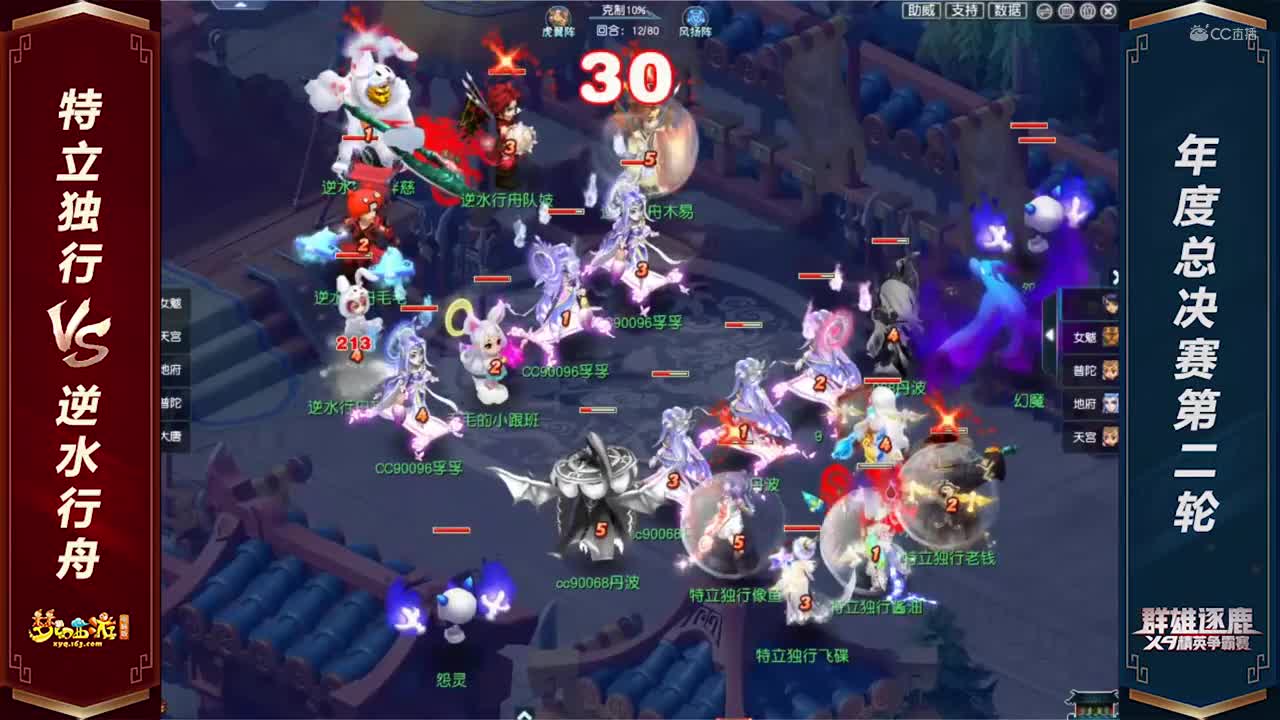Screen dimensions: 1280x720
Task: Collapse the right character panel via white arrow
Action: (1050, 335)
